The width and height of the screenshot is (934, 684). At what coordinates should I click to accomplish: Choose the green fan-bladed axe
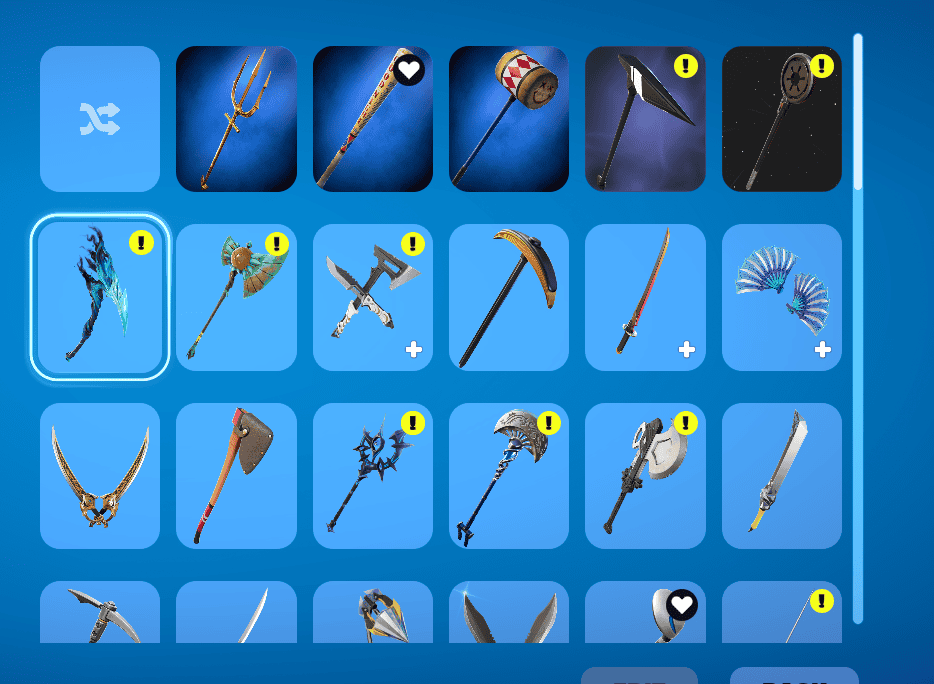pyautogui.click(x=236, y=297)
